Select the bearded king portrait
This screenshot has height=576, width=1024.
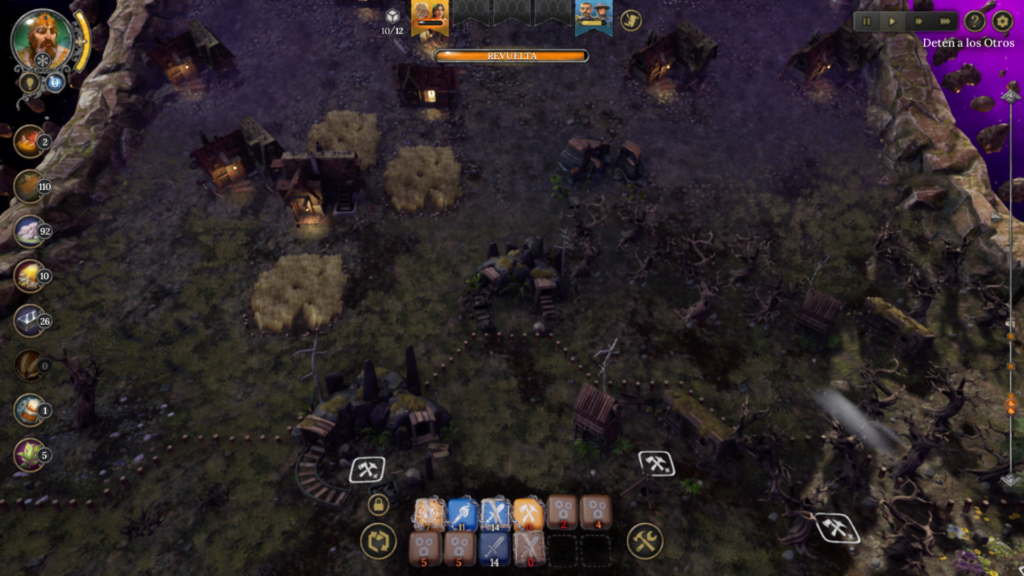tap(42, 40)
